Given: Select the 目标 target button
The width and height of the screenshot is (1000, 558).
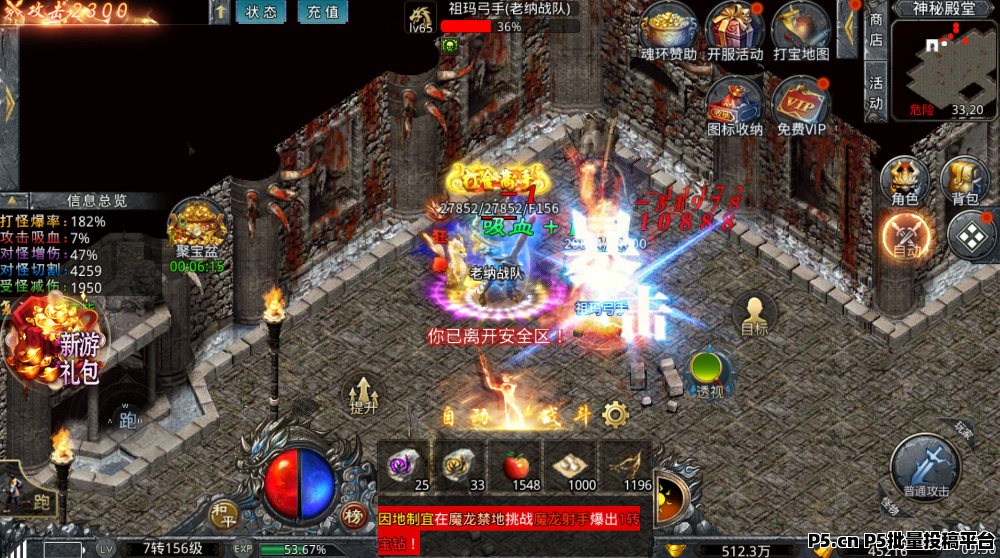Looking at the screenshot, I should click(755, 315).
